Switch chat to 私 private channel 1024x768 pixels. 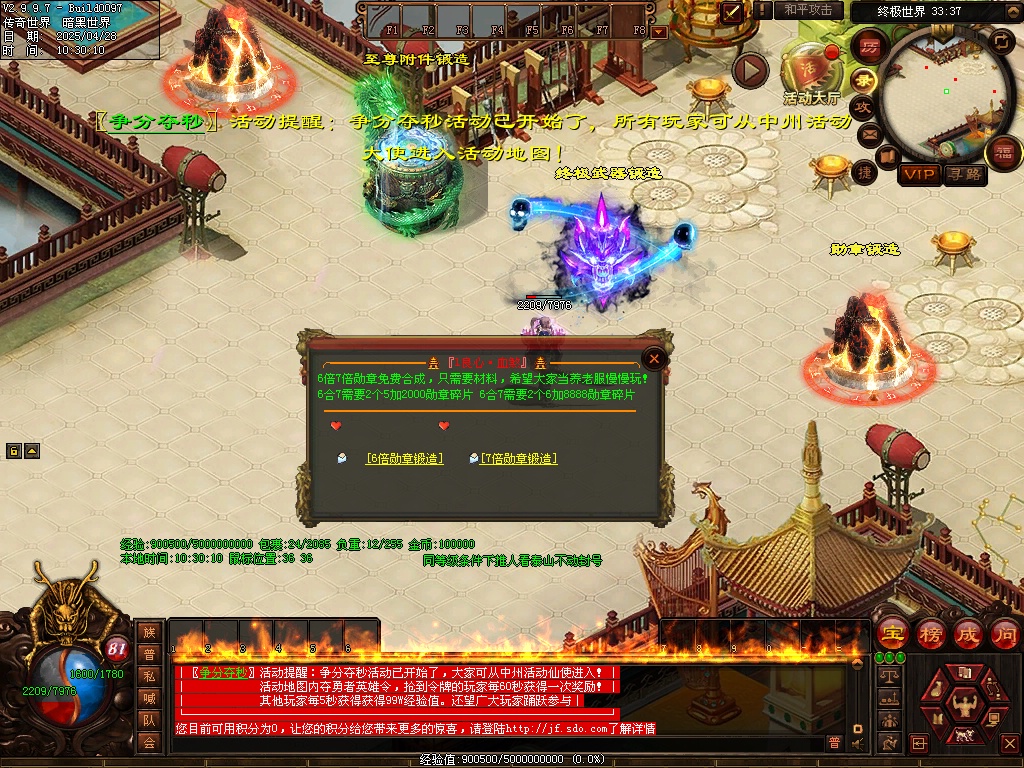149,676
